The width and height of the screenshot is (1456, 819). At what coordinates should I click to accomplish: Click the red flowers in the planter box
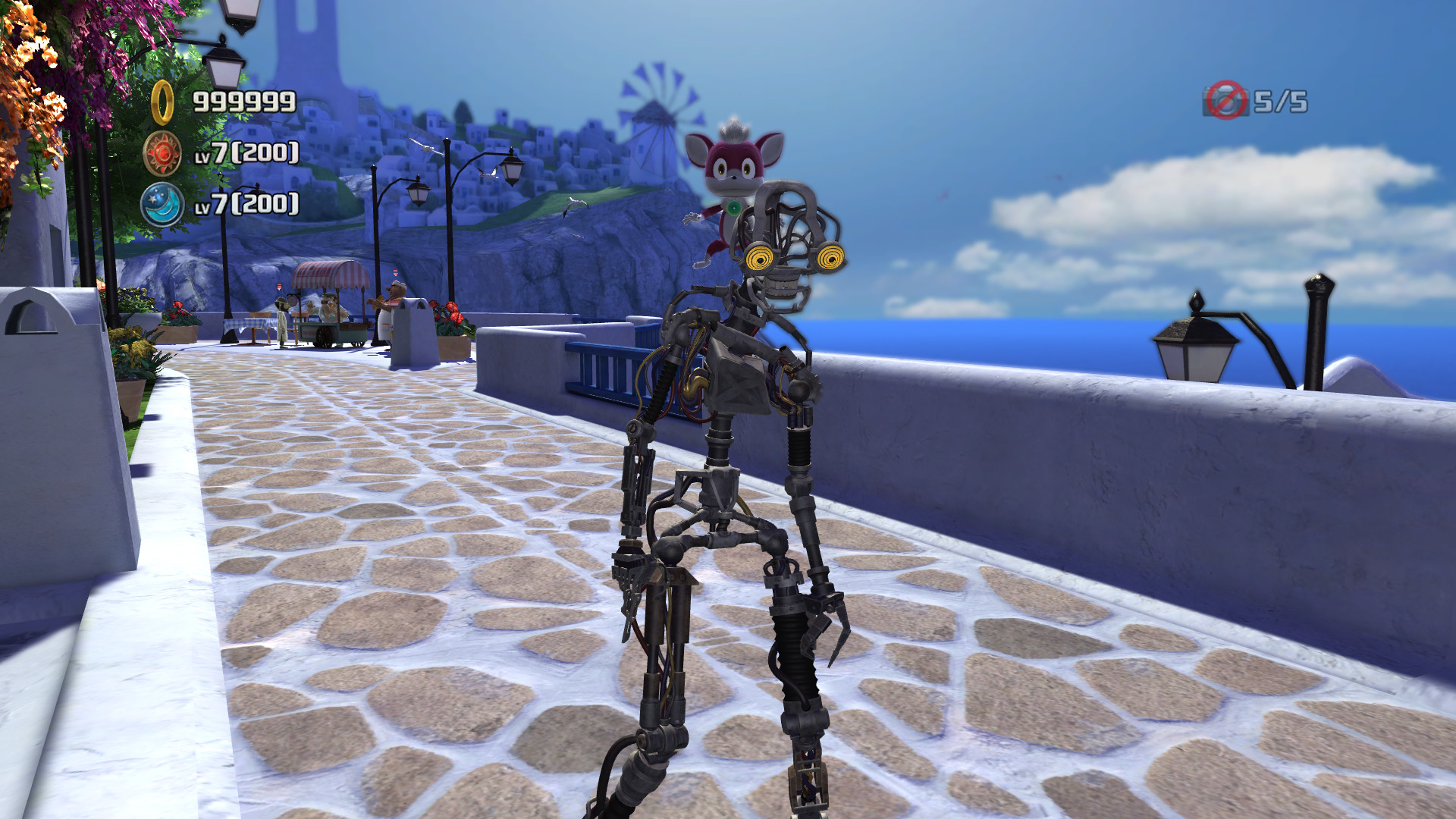(449, 312)
